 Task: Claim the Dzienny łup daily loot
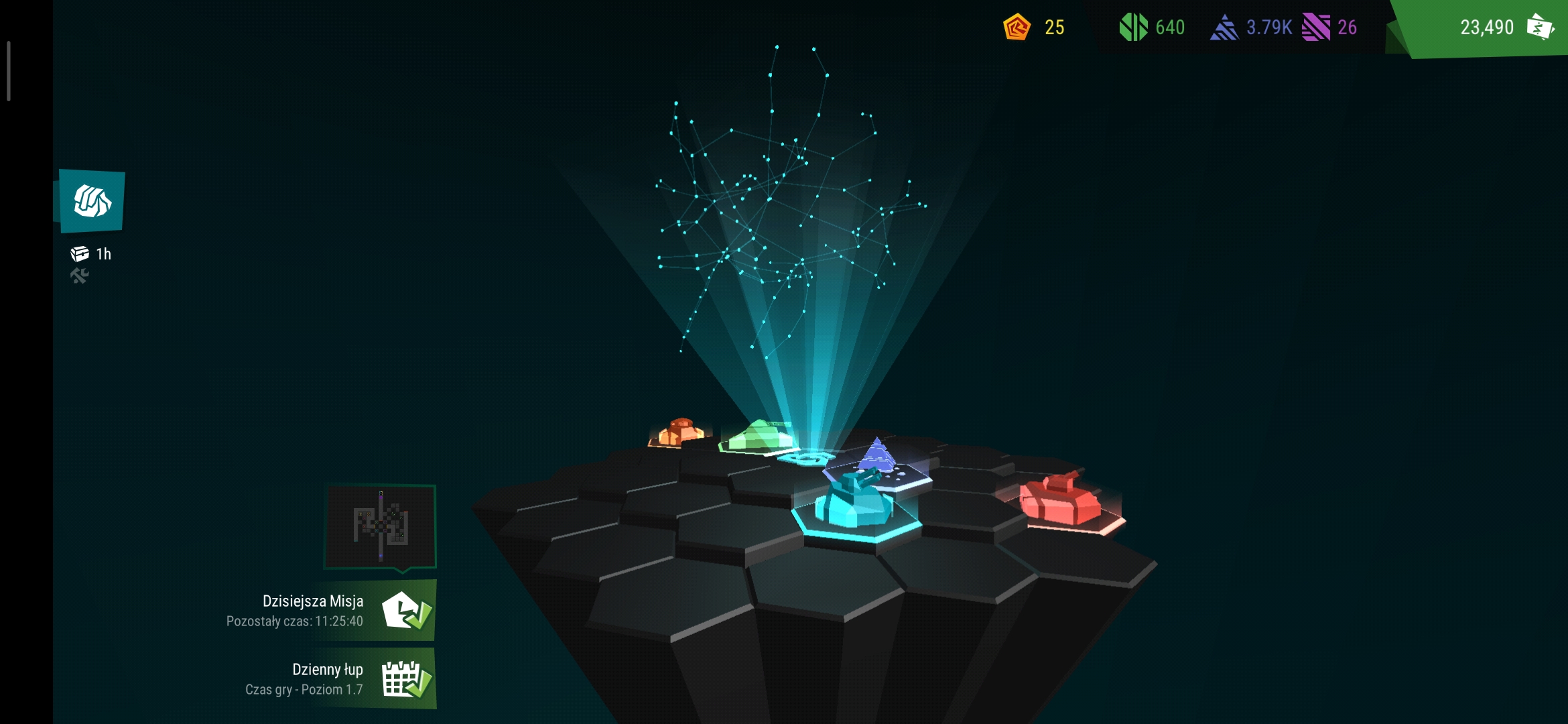click(x=406, y=679)
